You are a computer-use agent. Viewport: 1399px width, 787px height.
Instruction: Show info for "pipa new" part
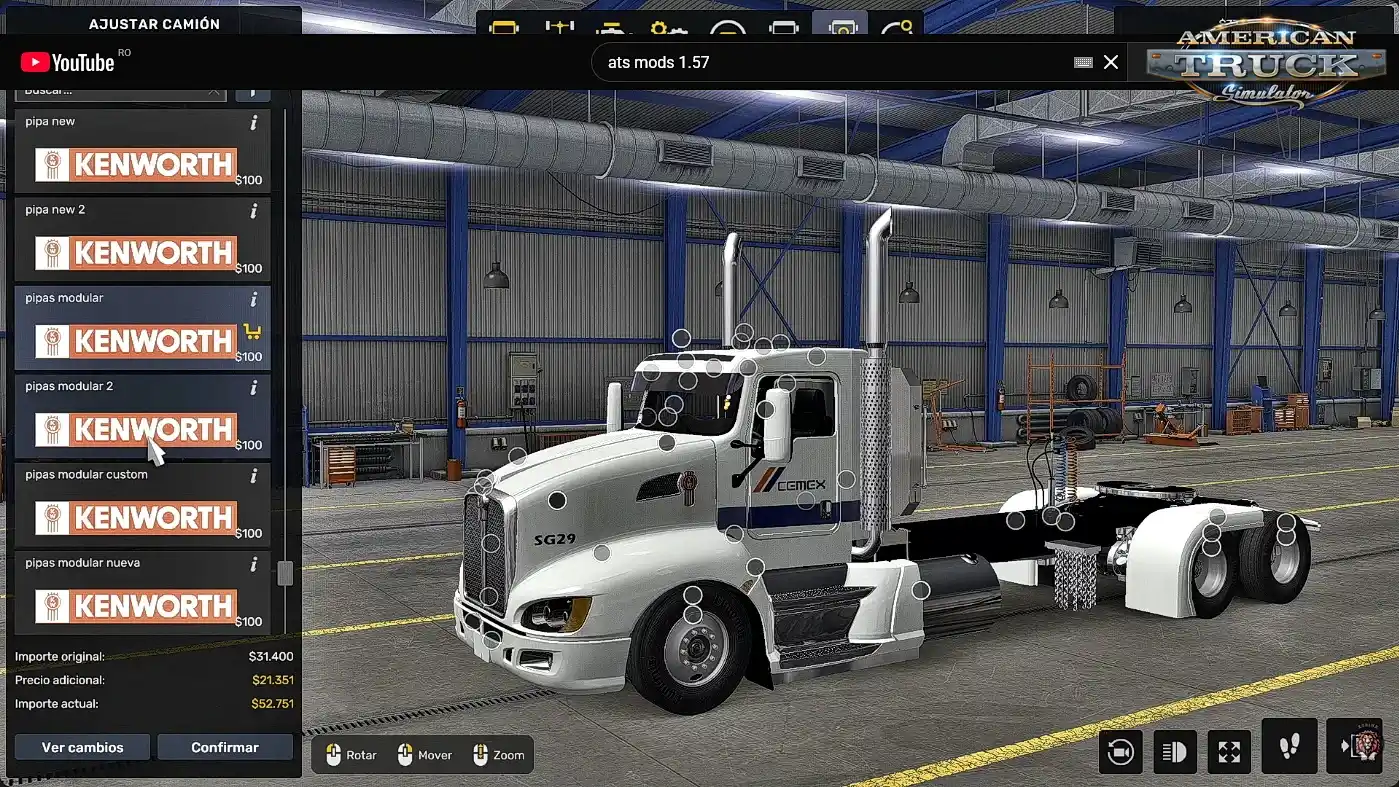tap(254, 122)
